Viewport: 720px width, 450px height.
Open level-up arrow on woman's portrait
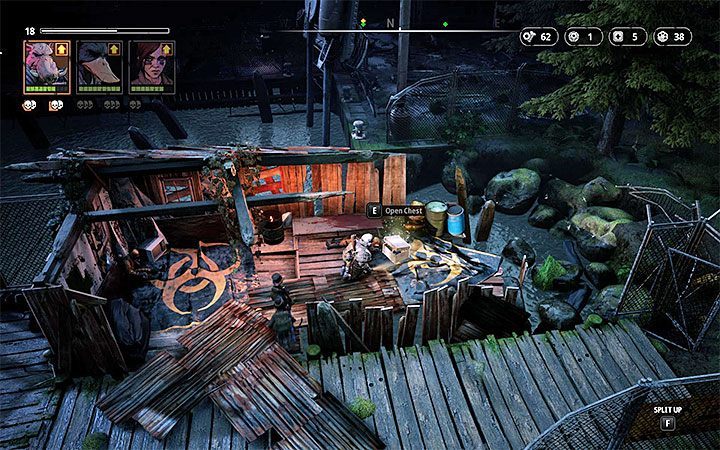[x=167, y=48]
